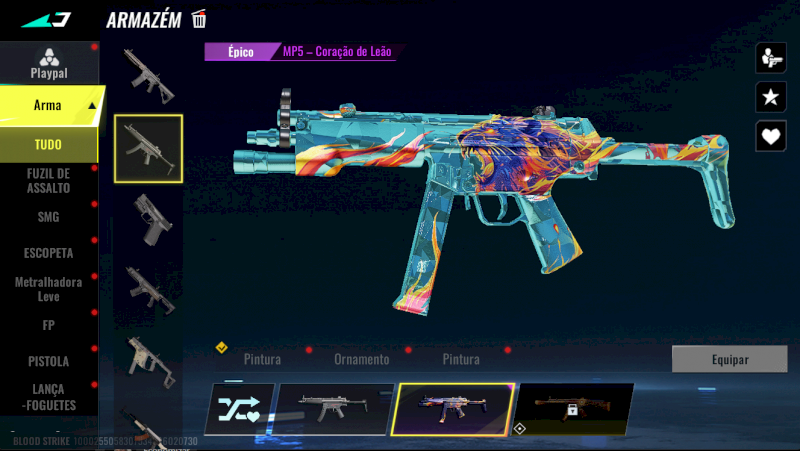Screen dimensions: 800x451
Task: Choose the default grey MP5 skin
Action: 332,409
